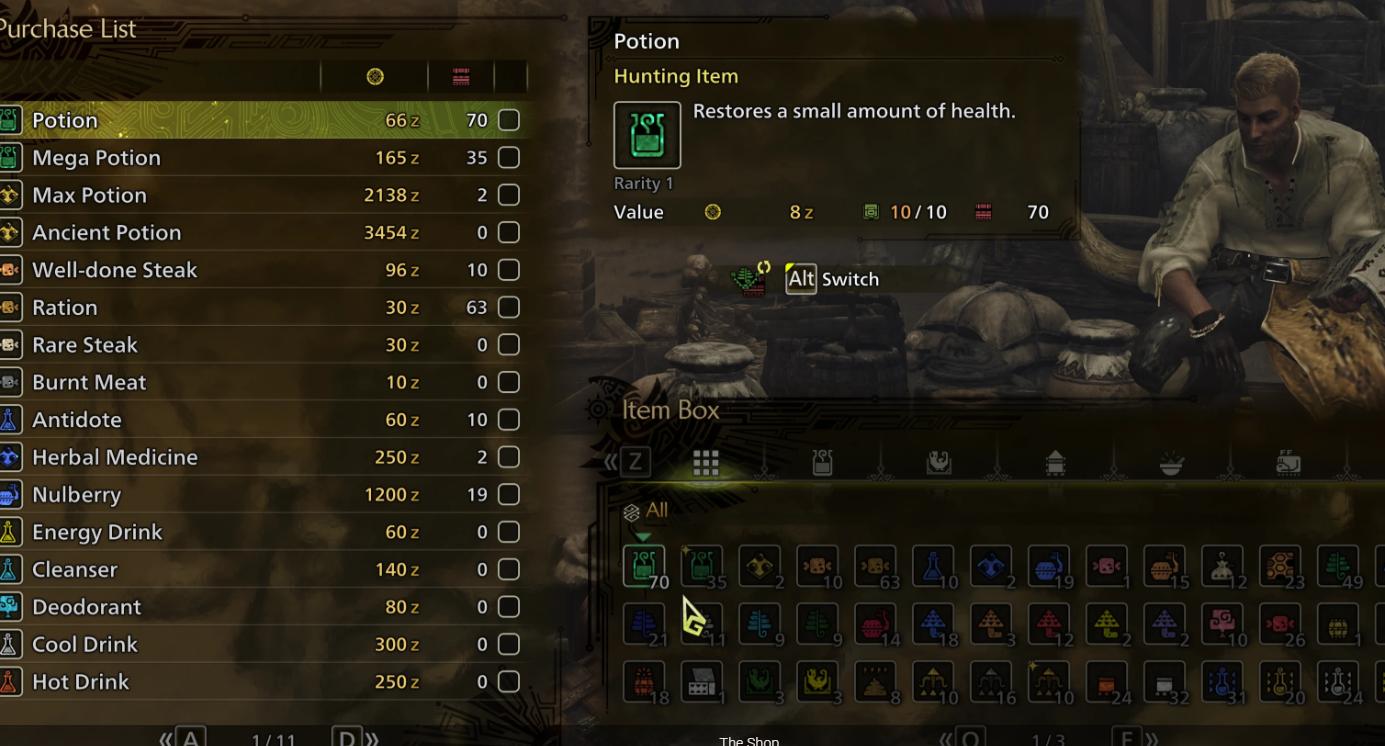Image resolution: width=1385 pixels, height=746 pixels.
Task: Click the blue Antidote flask slot in Item Box
Action: 933,566
